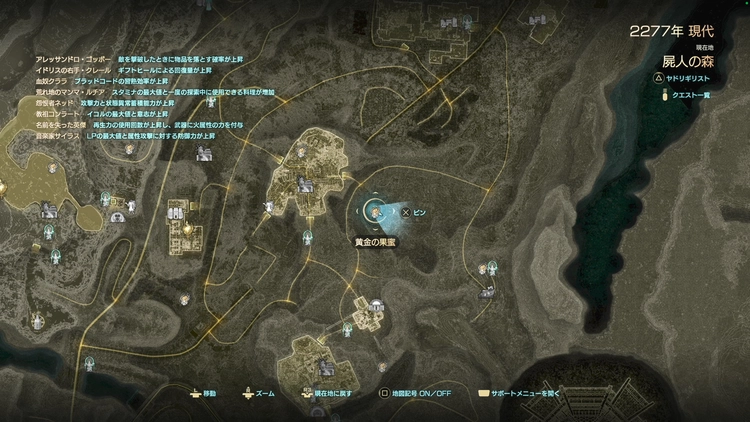The image size is (750, 422).
Task: Select the ズーム zoom control
Action: pos(258,394)
